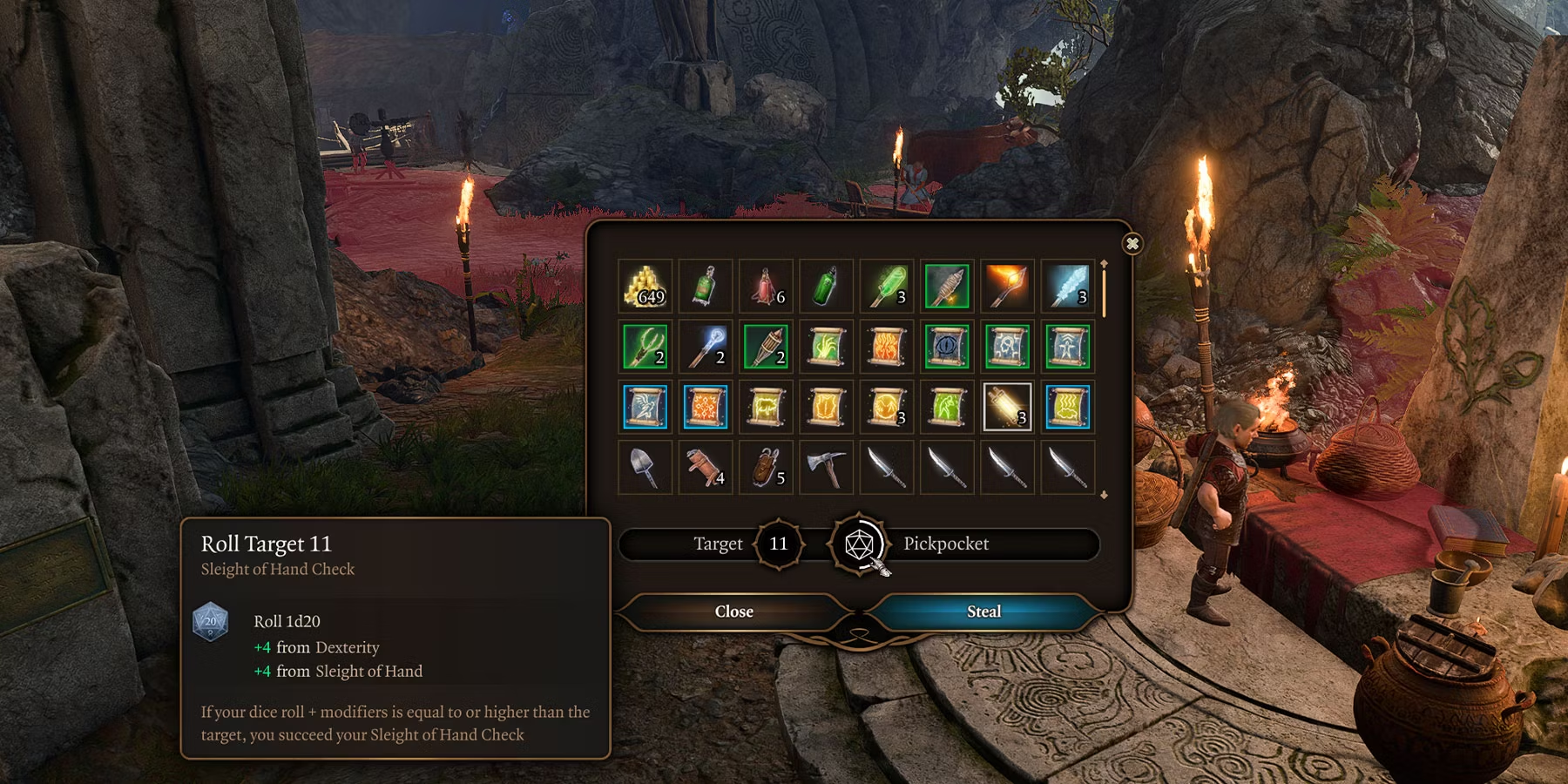
Task: Pick the hand axe item slot
Action: coord(826,467)
